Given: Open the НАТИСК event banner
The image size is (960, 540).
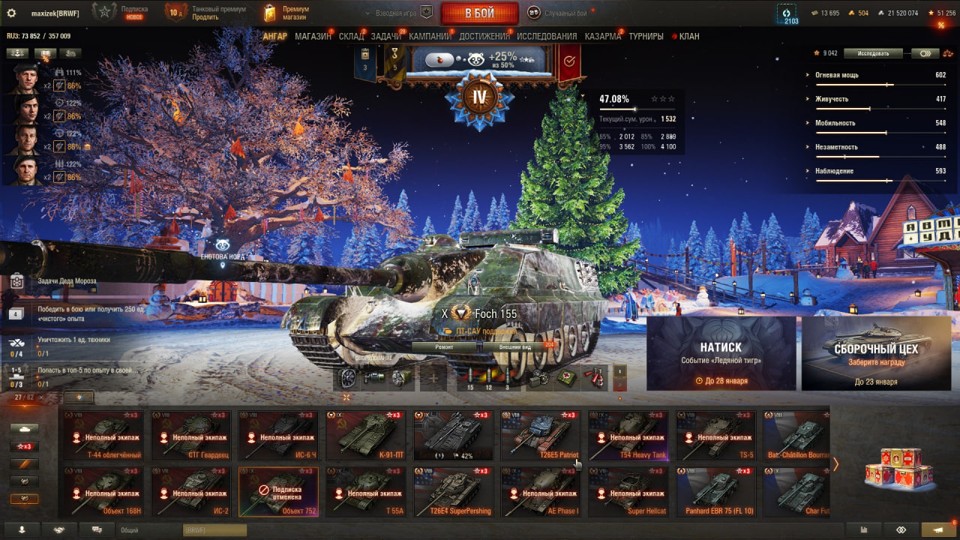Looking at the screenshot, I should (721, 354).
